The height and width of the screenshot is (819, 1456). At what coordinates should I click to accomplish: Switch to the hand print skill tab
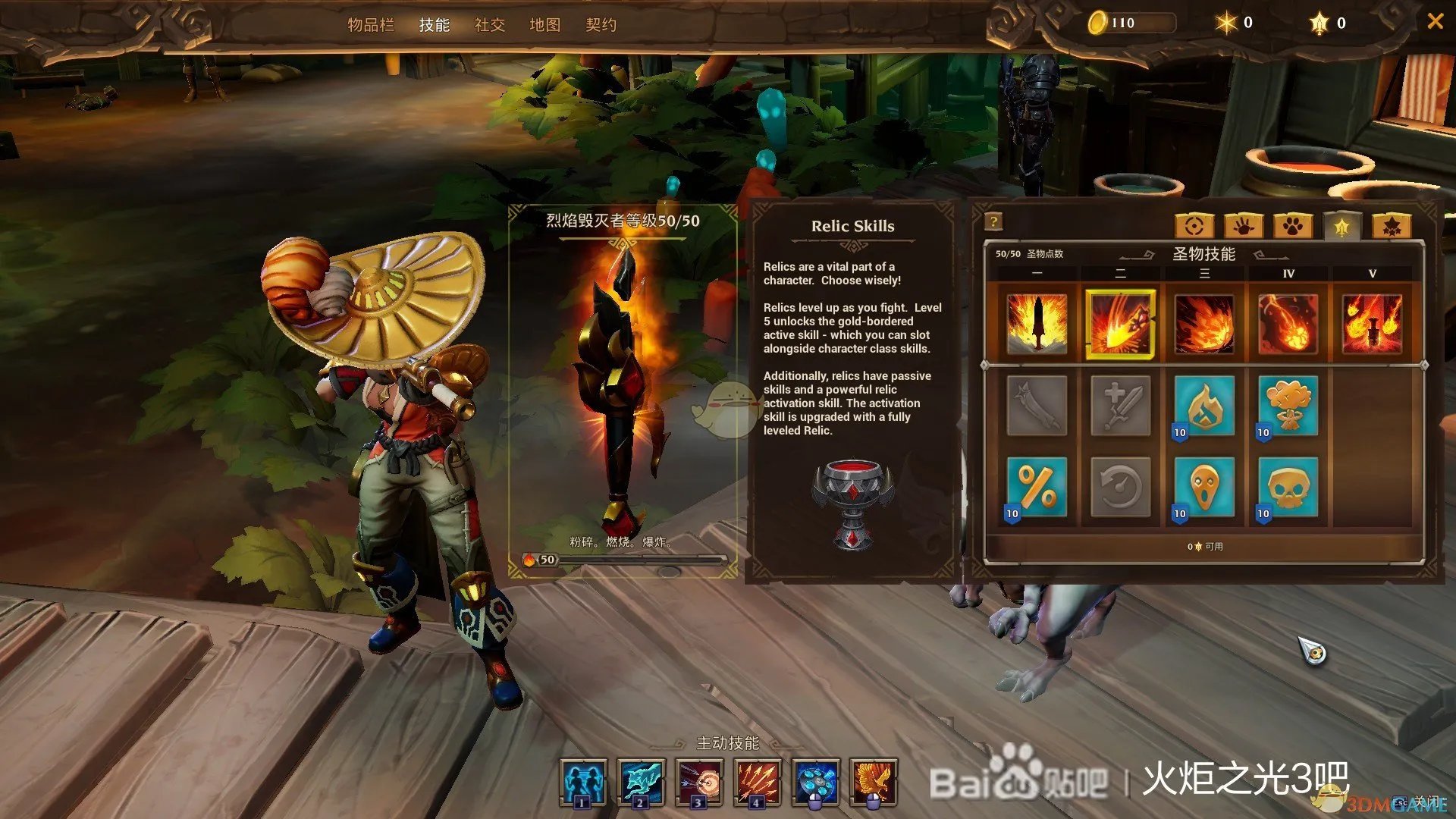tap(1244, 225)
